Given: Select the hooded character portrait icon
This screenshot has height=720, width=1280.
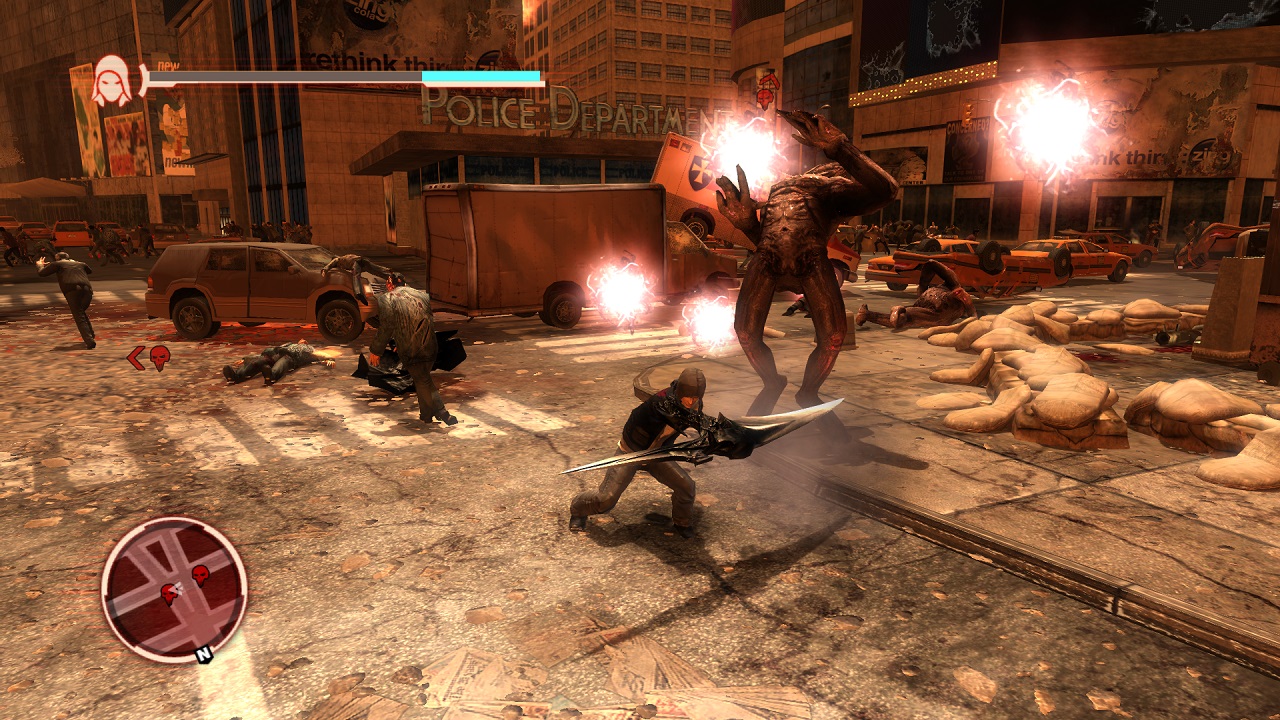Looking at the screenshot, I should tap(111, 81).
